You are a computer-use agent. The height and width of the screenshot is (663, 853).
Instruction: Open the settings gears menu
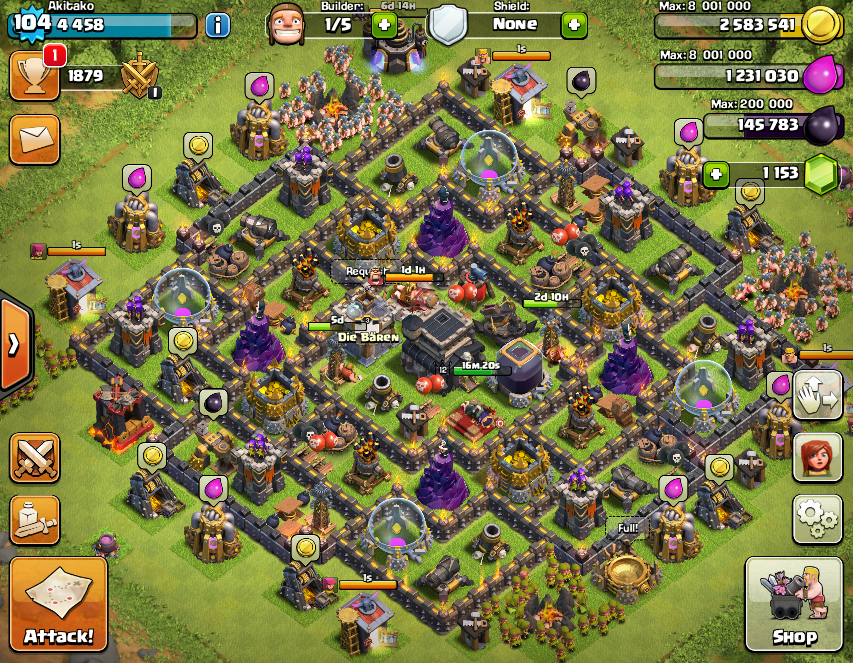tap(816, 517)
